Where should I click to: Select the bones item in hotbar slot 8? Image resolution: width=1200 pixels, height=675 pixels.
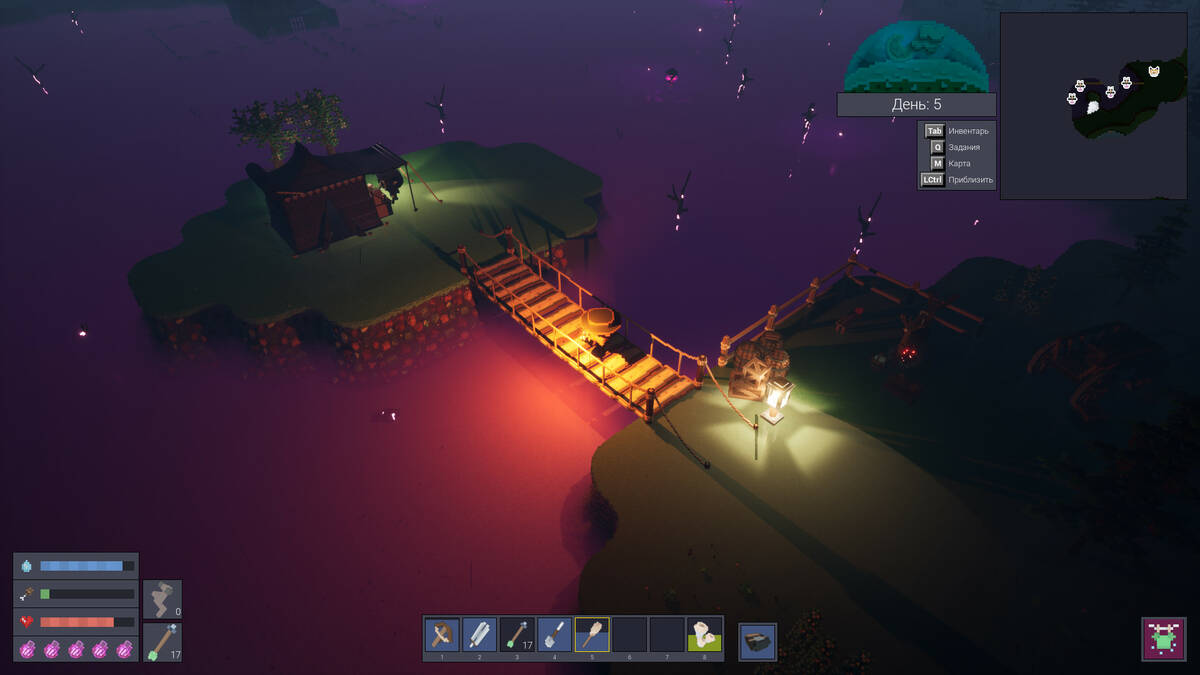pyautogui.click(x=704, y=634)
